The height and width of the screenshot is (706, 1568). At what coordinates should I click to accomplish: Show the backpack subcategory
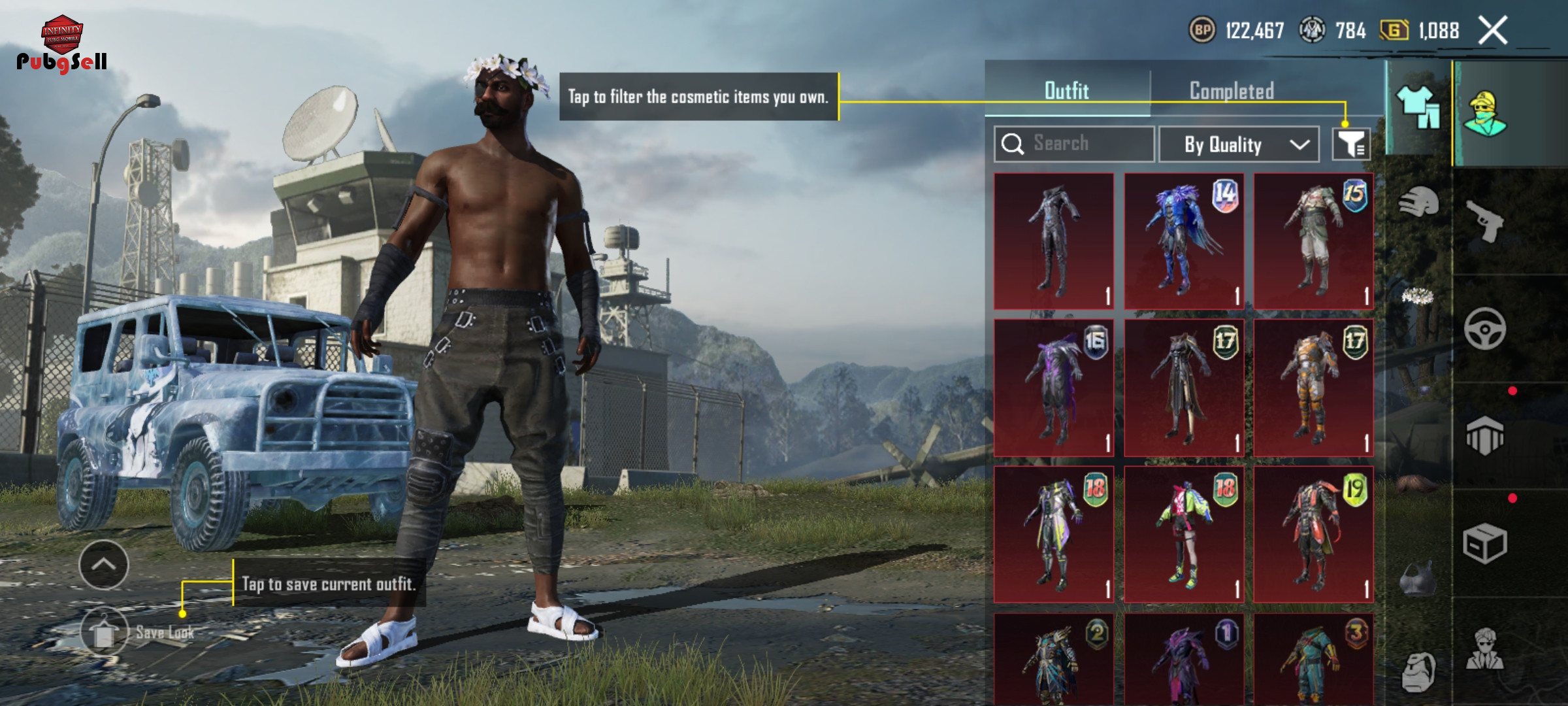point(1418,671)
